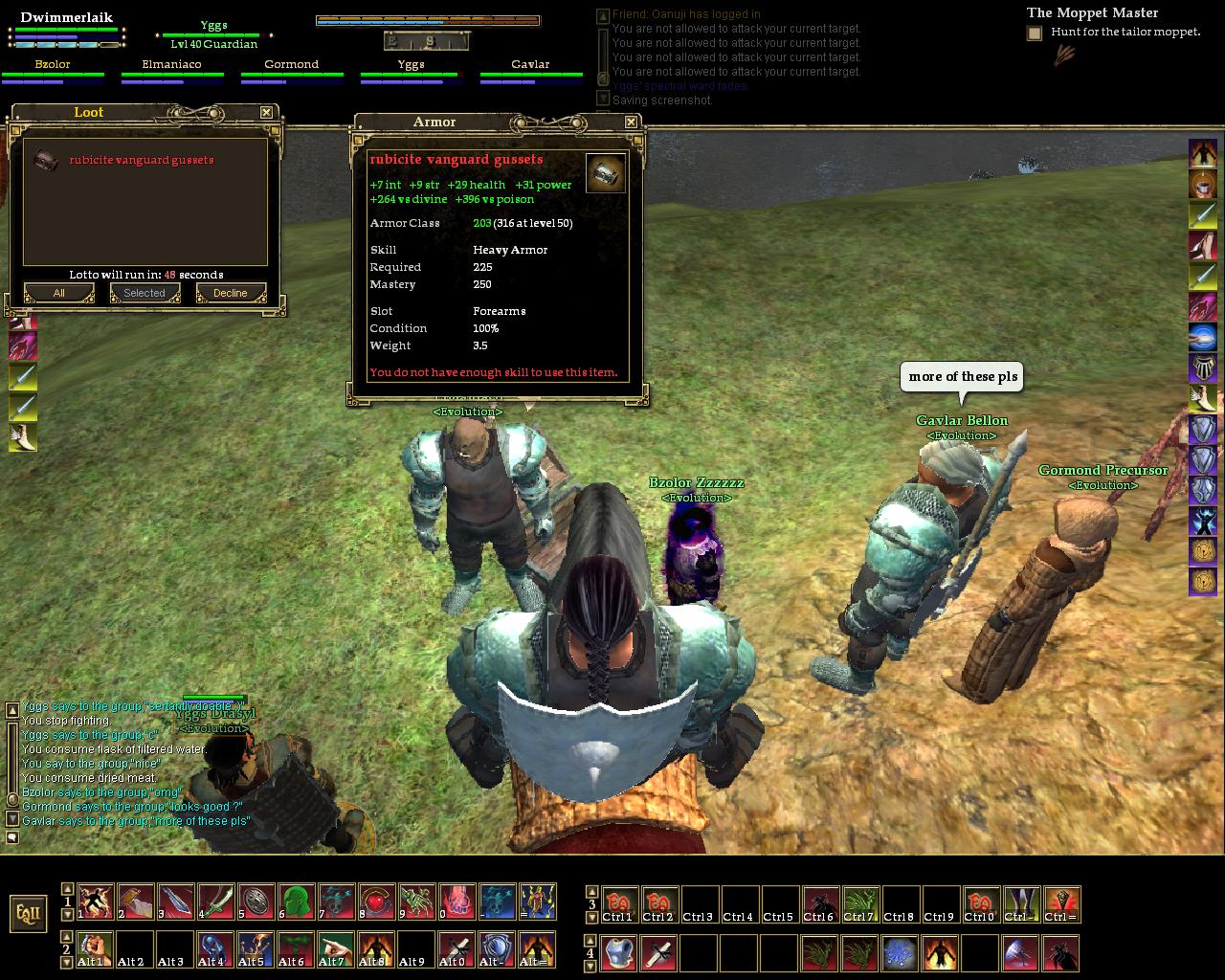1225x980 pixels.
Task: Choose the Selected loot button
Action: pyautogui.click(x=145, y=293)
